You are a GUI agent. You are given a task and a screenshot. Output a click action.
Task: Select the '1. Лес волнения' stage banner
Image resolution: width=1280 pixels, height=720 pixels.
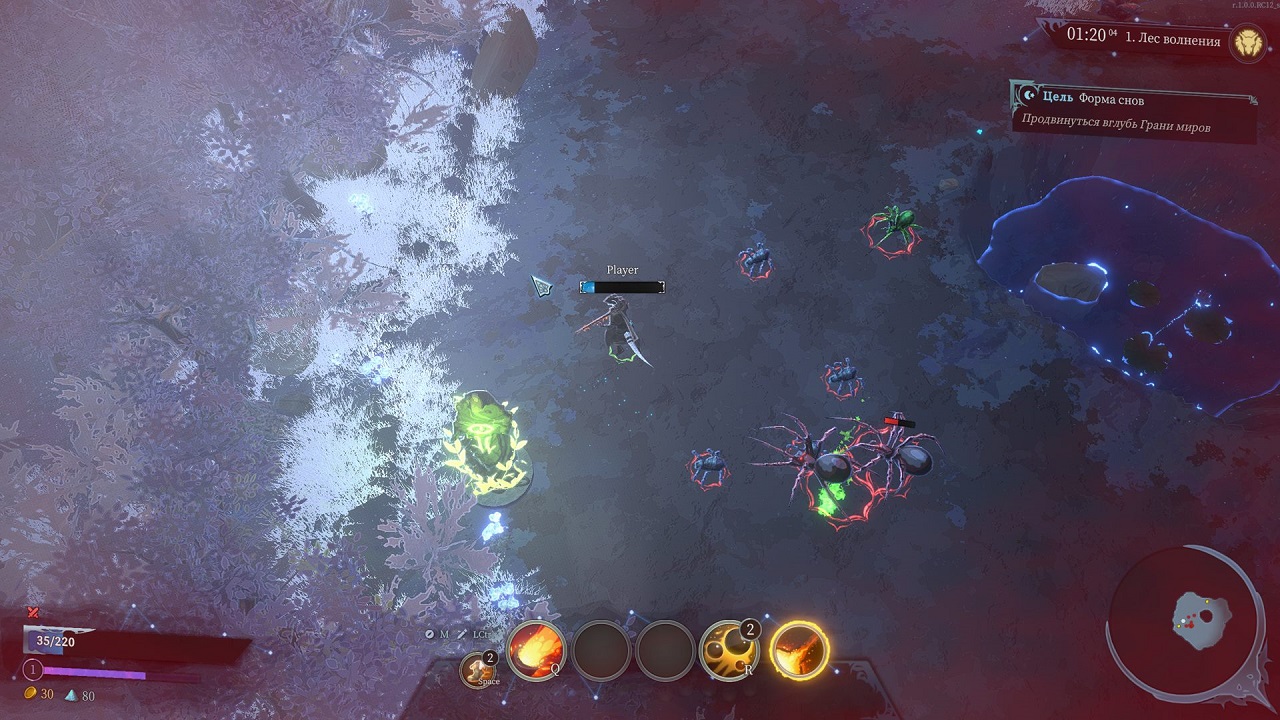click(x=1172, y=41)
